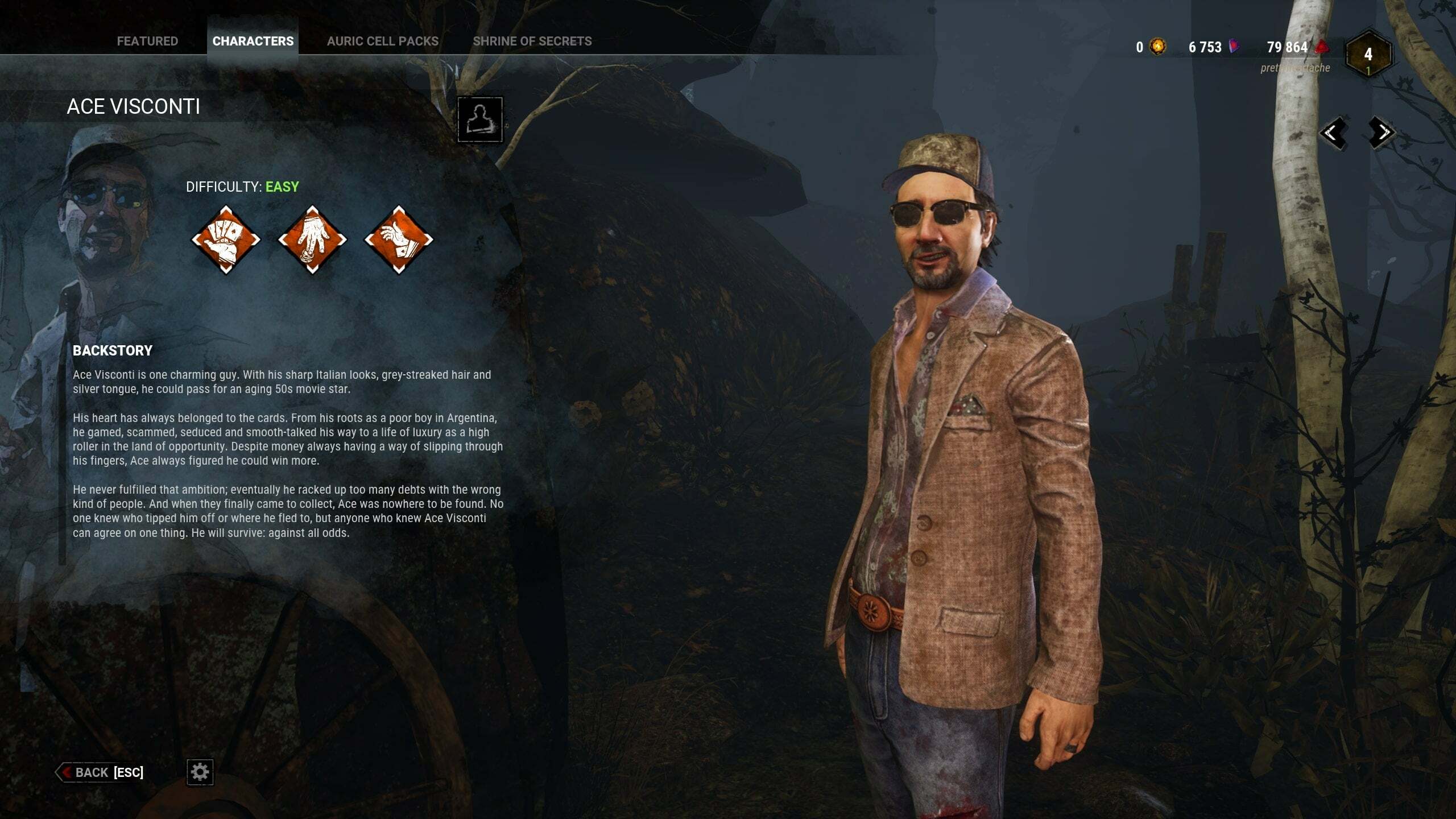
Task: Switch to the Featured tab
Action: pyautogui.click(x=147, y=41)
